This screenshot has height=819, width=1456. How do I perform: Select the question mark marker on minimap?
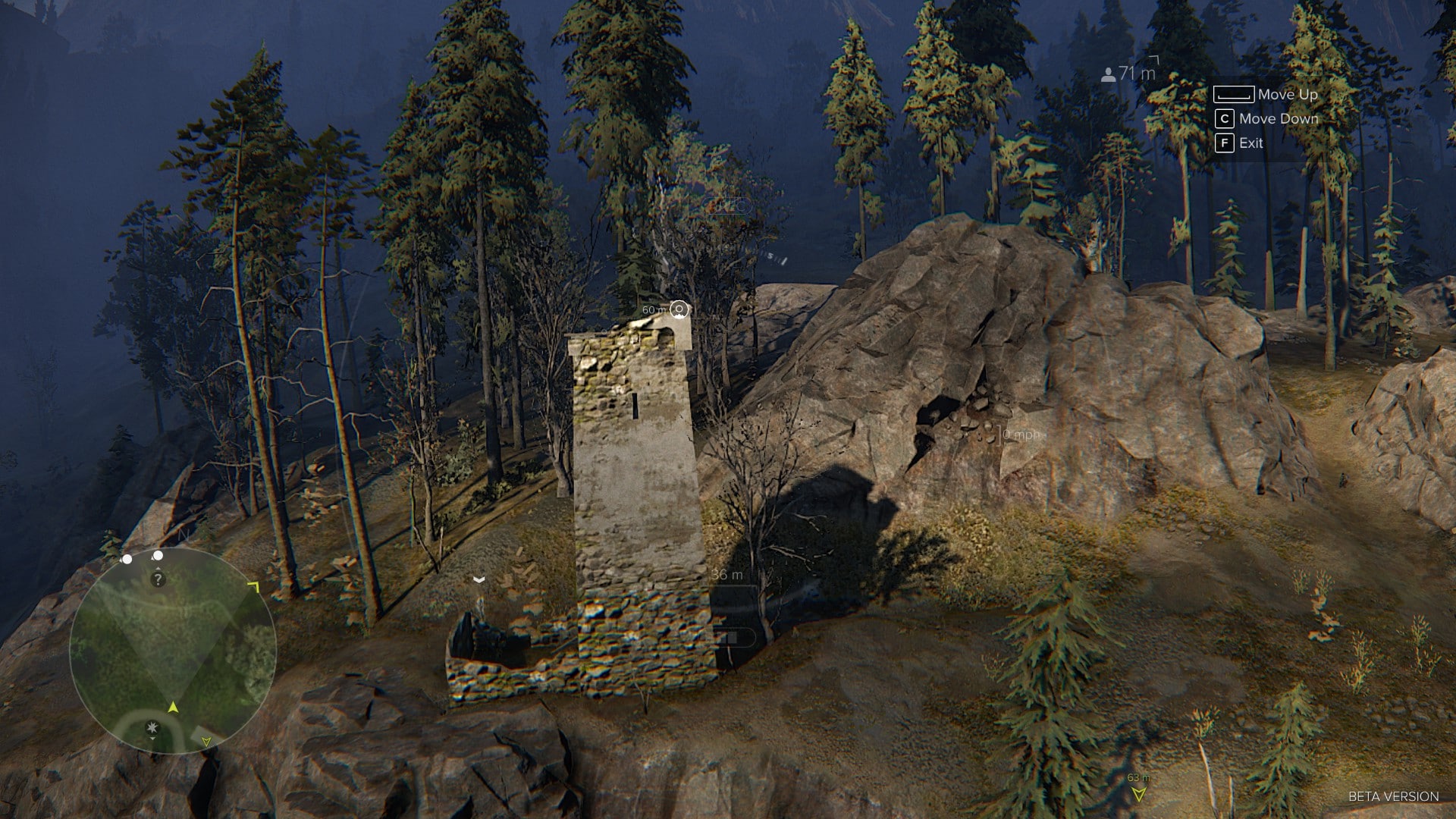point(158,580)
